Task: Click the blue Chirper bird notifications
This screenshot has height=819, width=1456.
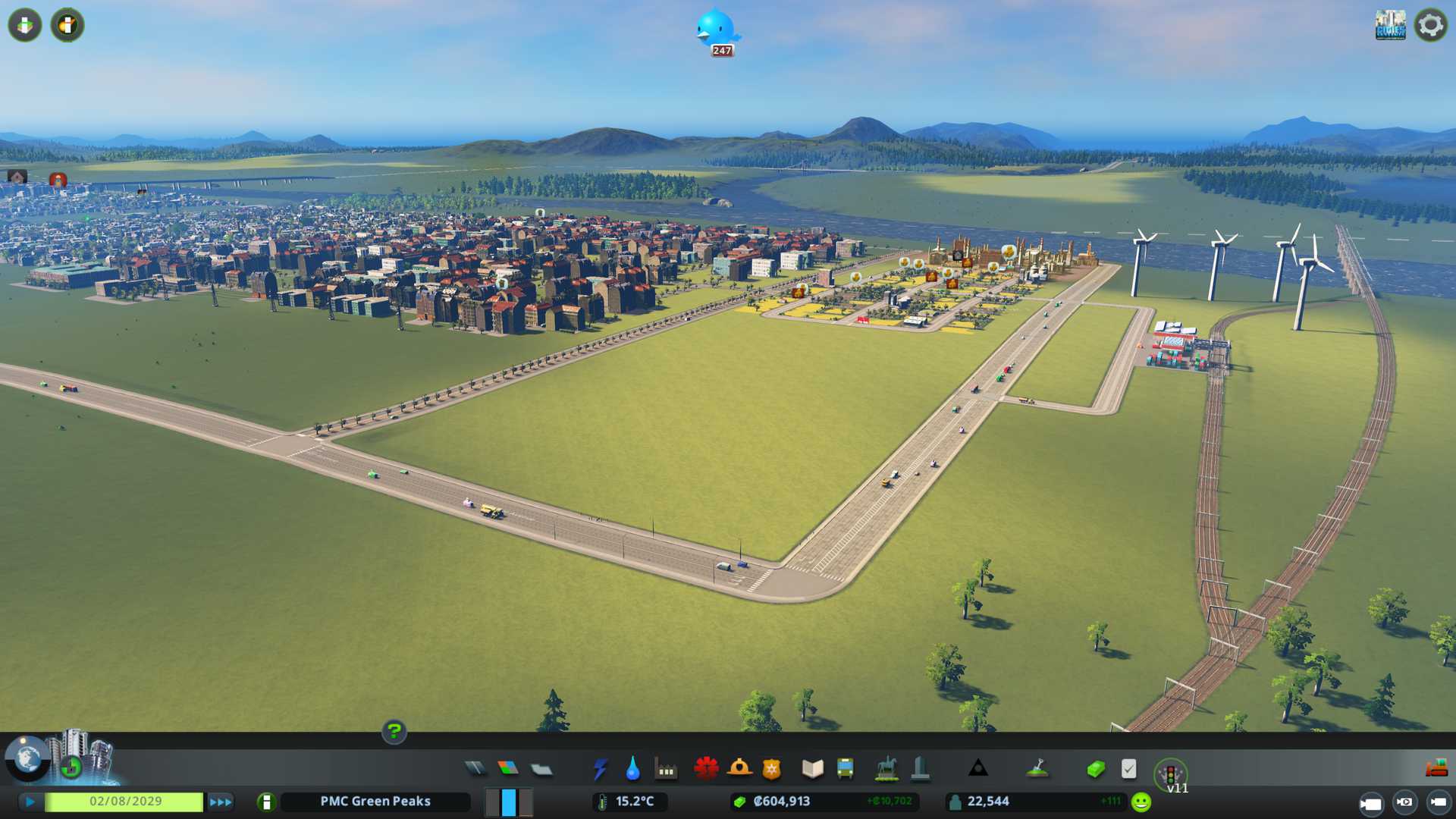Action: (x=716, y=30)
